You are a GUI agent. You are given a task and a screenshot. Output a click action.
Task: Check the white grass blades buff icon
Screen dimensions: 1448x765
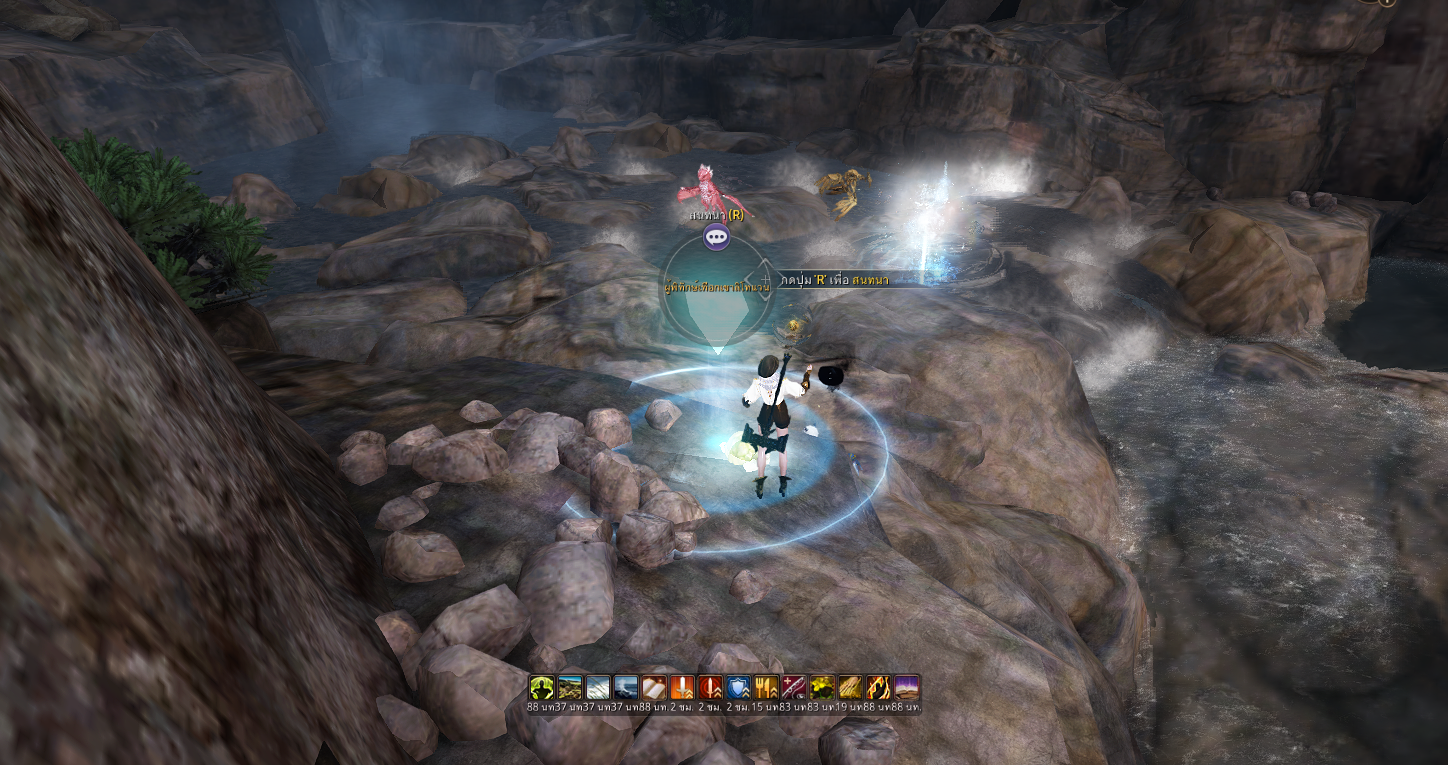pyautogui.click(x=598, y=687)
